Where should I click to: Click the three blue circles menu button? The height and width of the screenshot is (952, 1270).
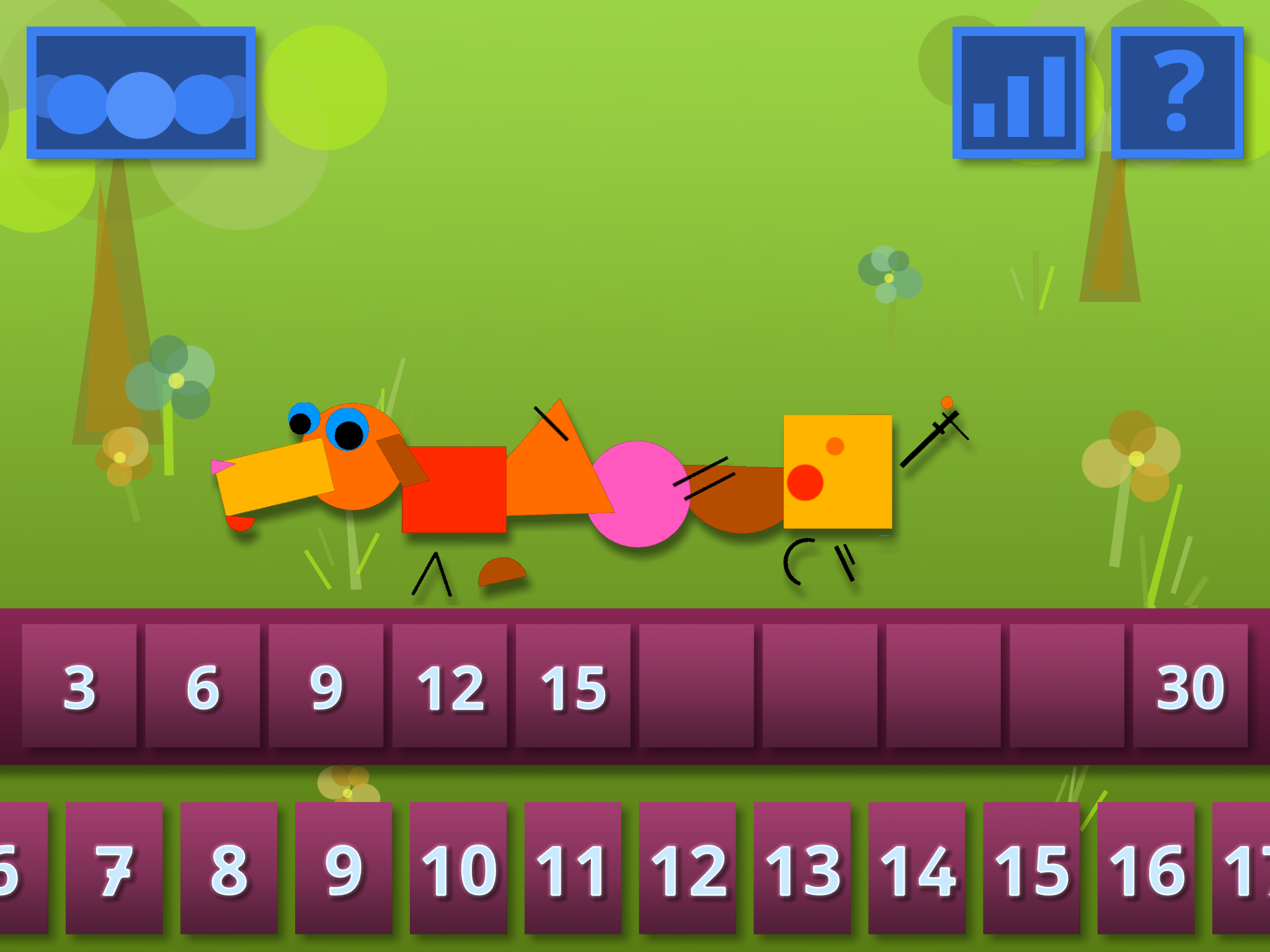pos(141,92)
